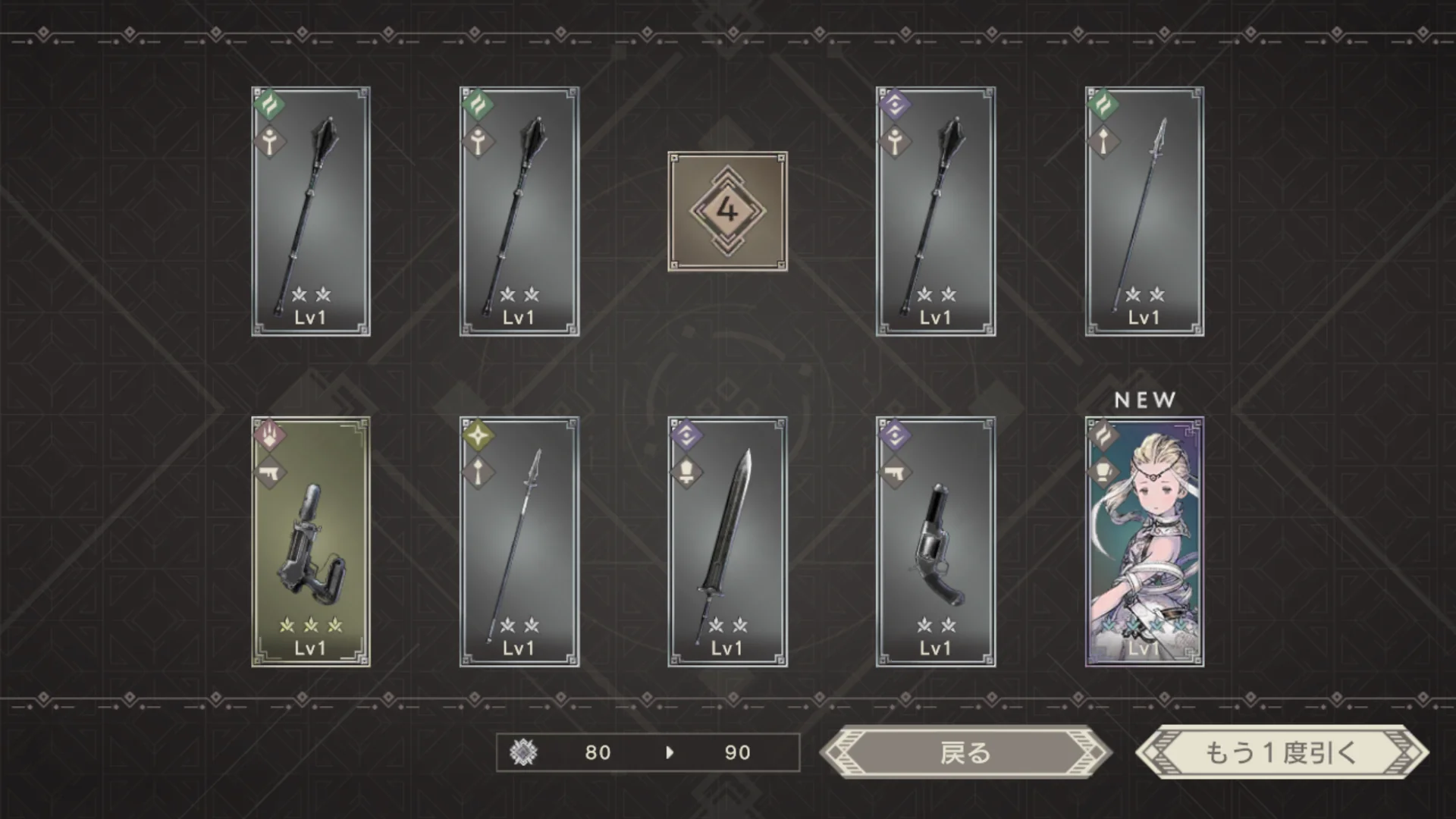Choose the two-star revolver card
This screenshot has width=1456, height=819.
pos(936,541)
